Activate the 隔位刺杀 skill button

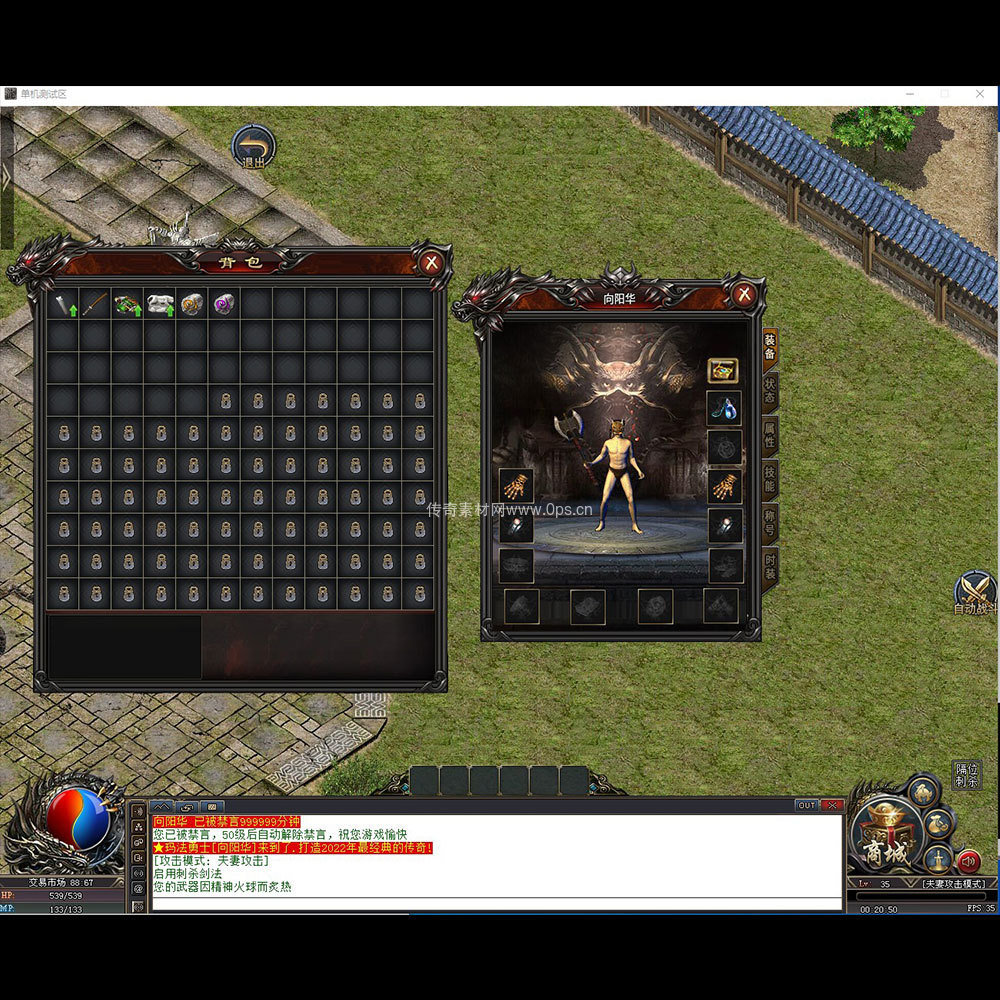(966, 775)
